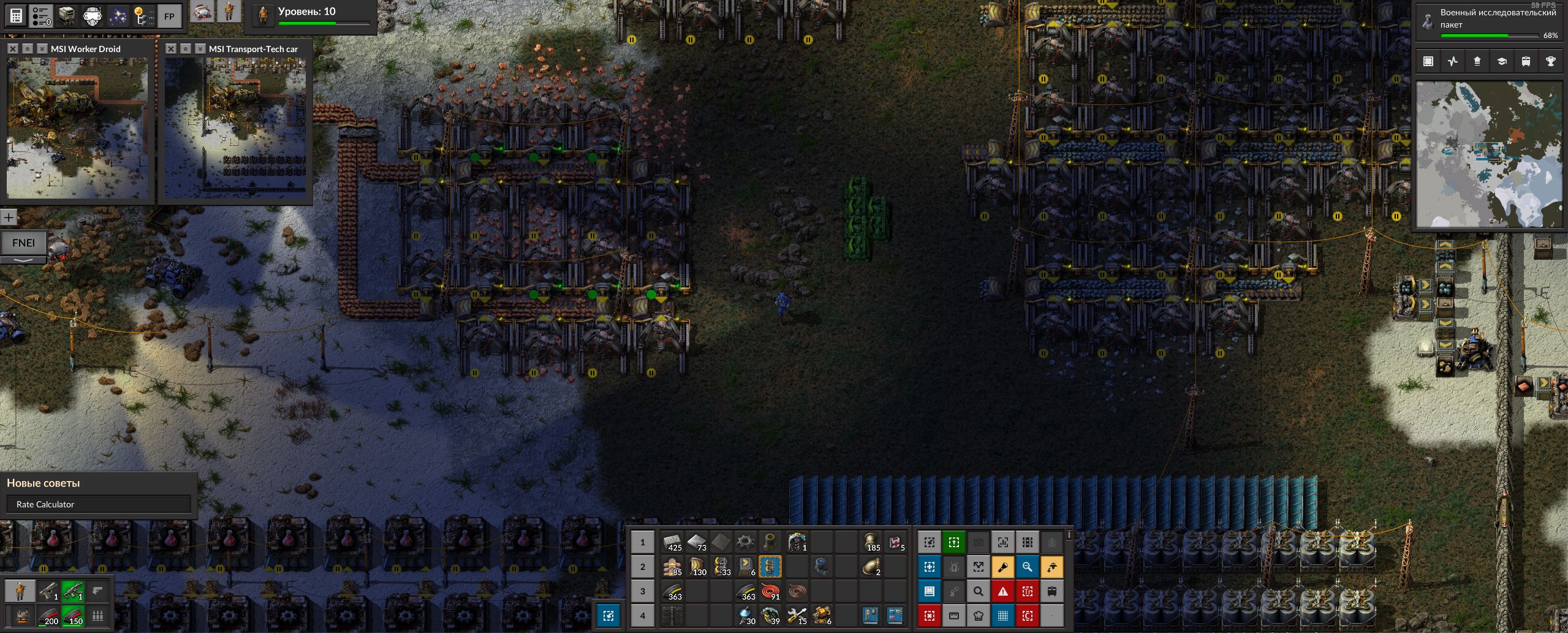This screenshot has width=1568, height=633.
Task: Open the trophy achievements button
Action: pyautogui.click(x=1550, y=61)
